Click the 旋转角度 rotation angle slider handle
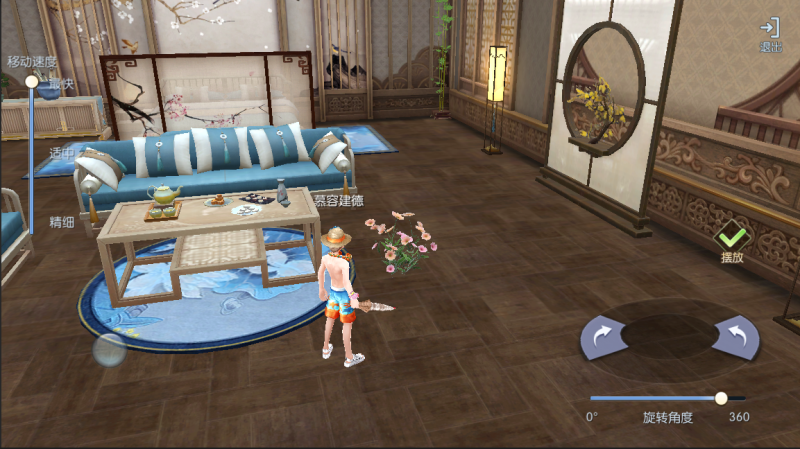 coord(721,398)
